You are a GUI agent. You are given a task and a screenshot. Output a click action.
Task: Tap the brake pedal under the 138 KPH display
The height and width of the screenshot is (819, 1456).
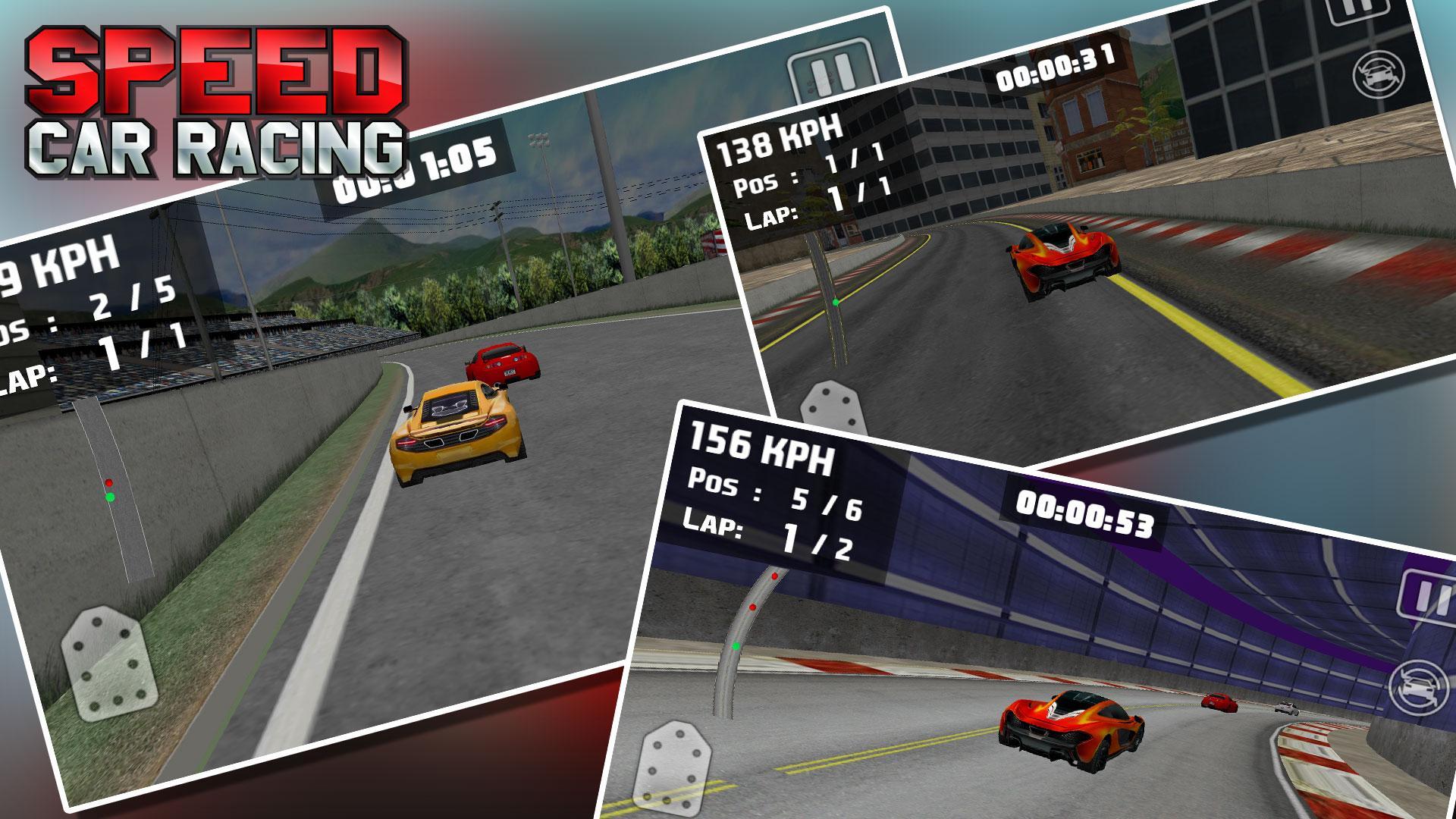tap(830, 404)
